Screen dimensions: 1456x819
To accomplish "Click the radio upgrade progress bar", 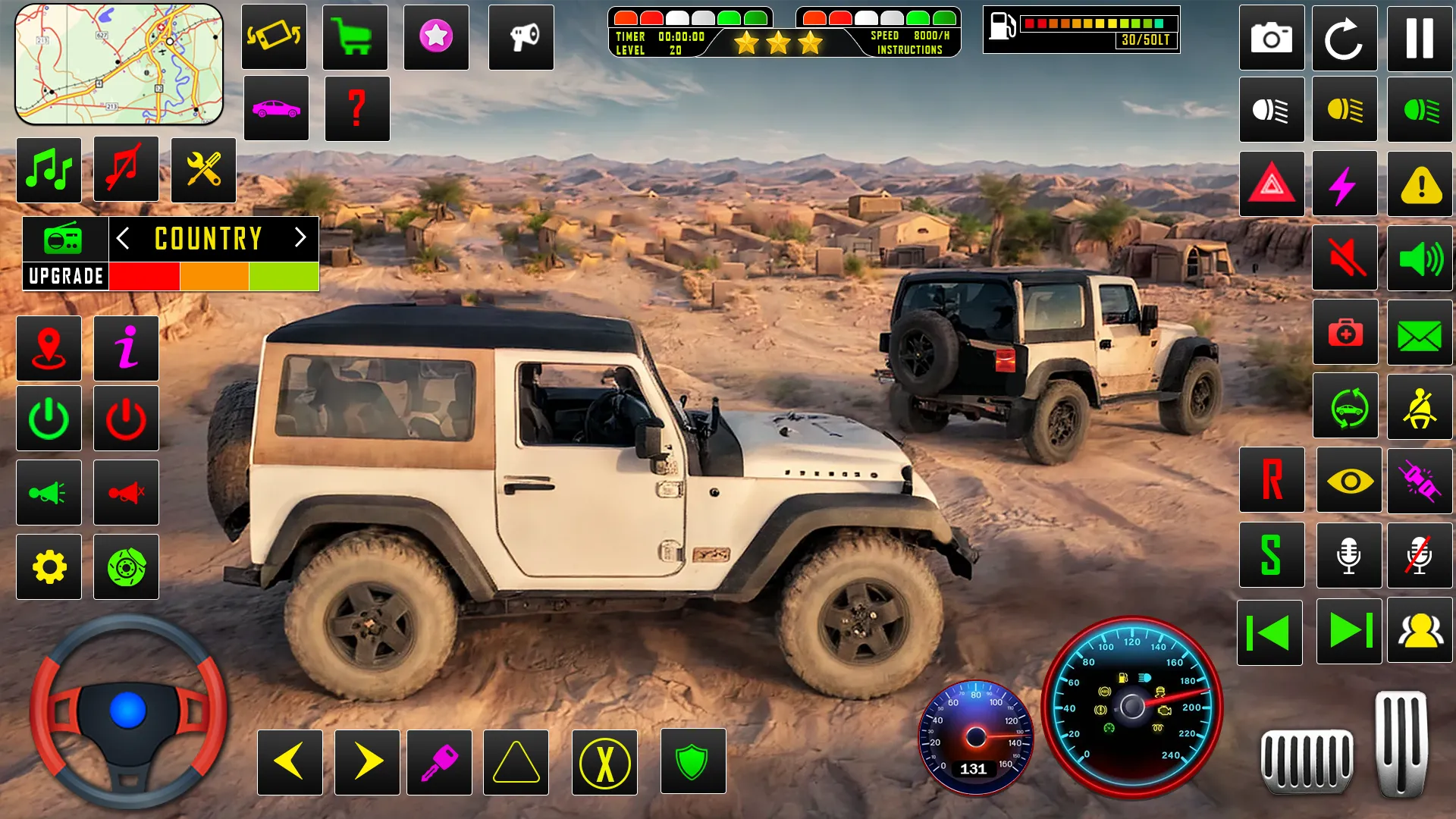I will 213,276.
